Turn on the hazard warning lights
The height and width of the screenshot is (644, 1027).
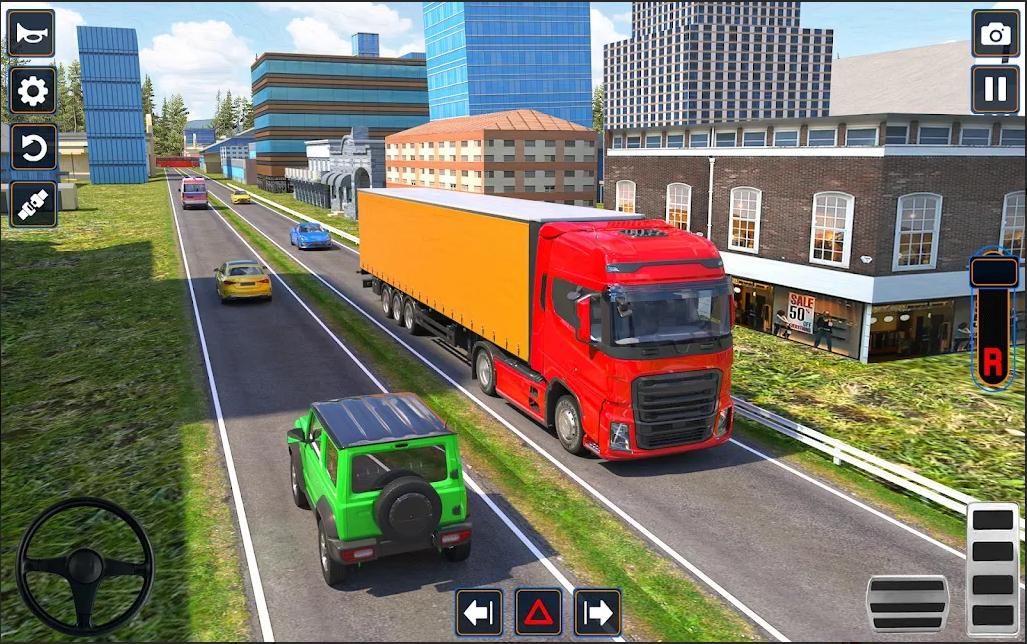point(538,612)
